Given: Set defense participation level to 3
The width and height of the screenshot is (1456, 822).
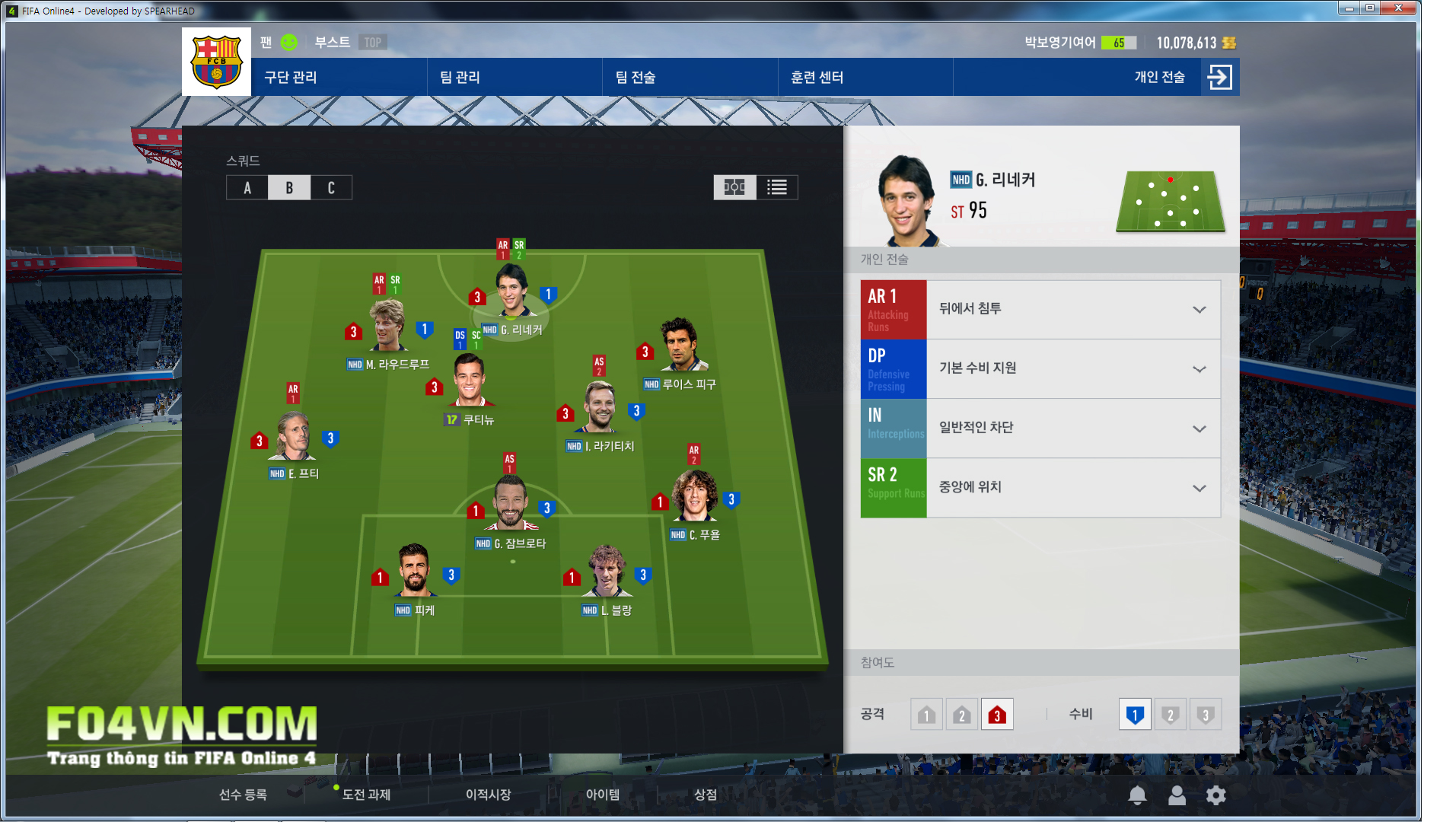Looking at the screenshot, I should pos(1205,715).
